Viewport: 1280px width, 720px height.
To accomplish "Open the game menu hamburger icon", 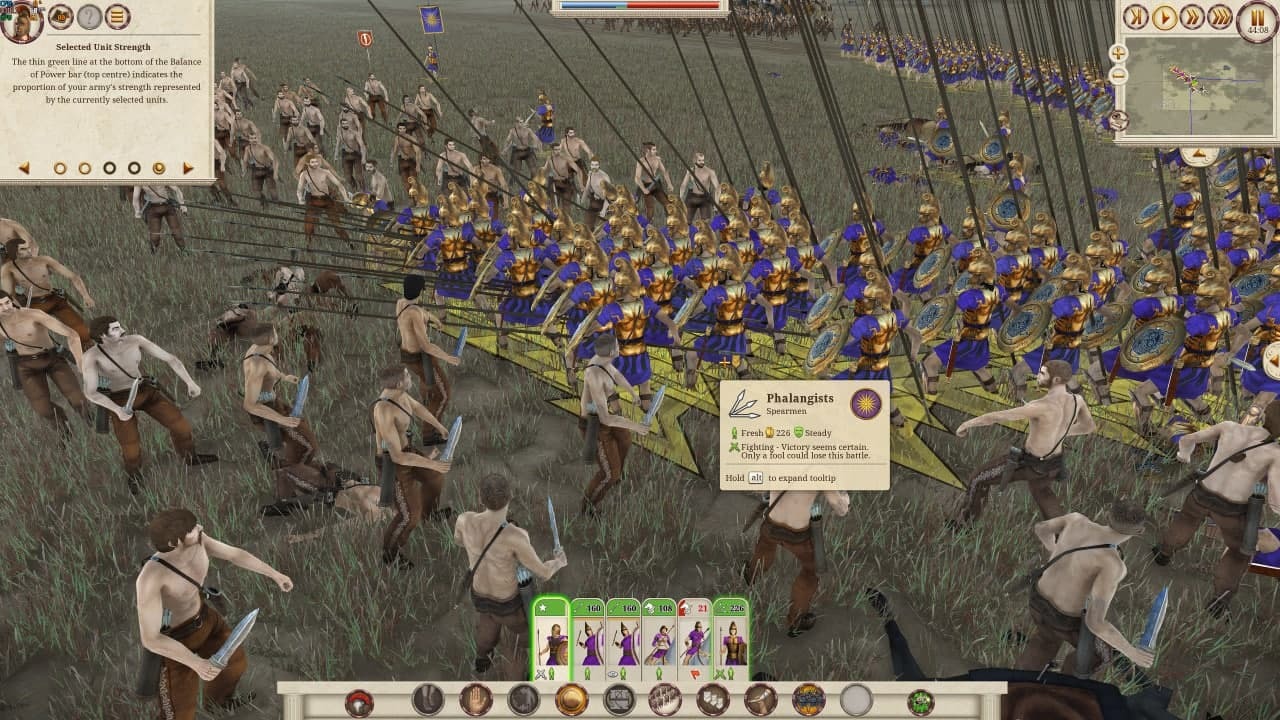I will 117,16.
